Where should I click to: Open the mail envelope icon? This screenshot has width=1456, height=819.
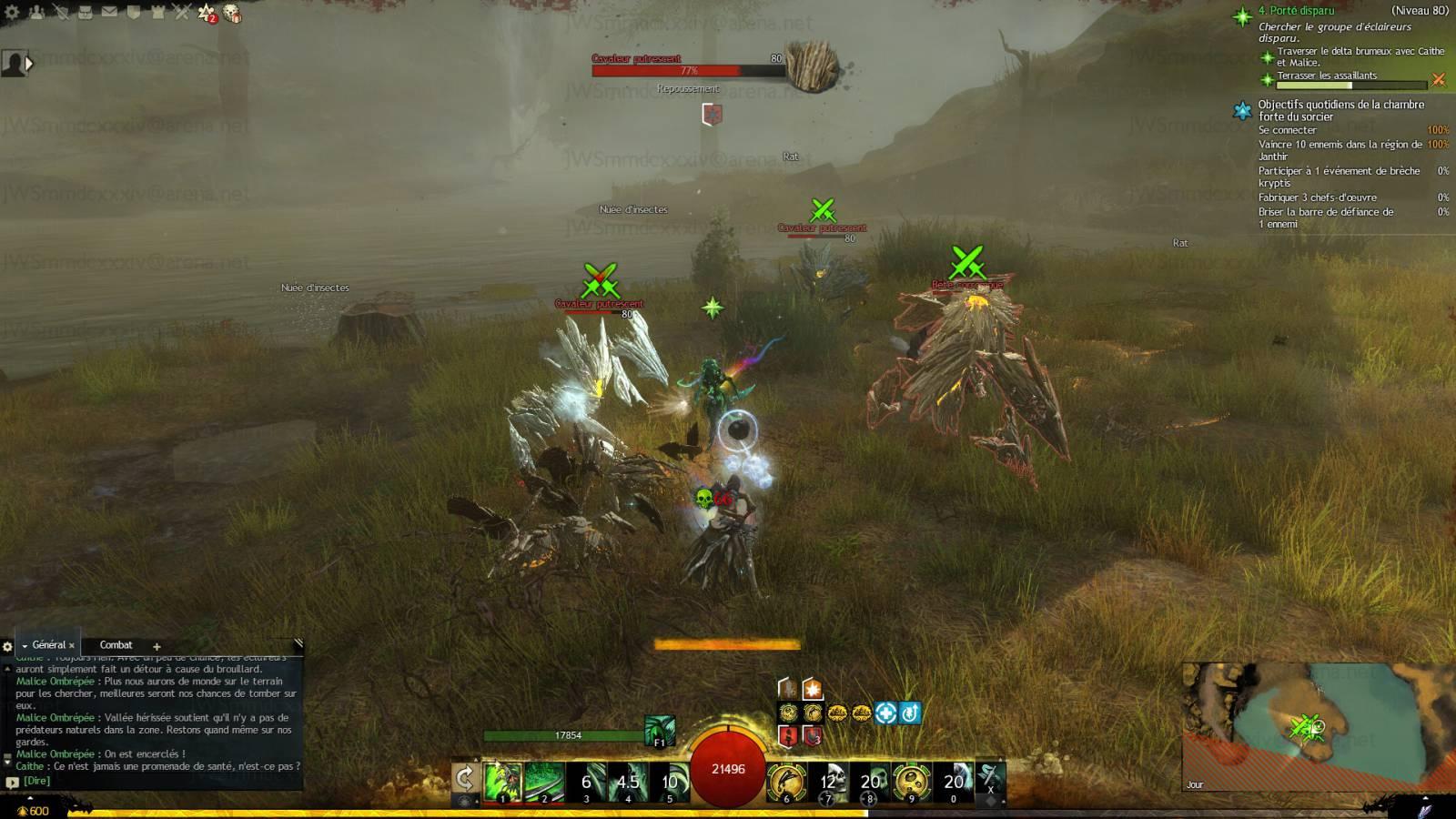tap(109, 12)
